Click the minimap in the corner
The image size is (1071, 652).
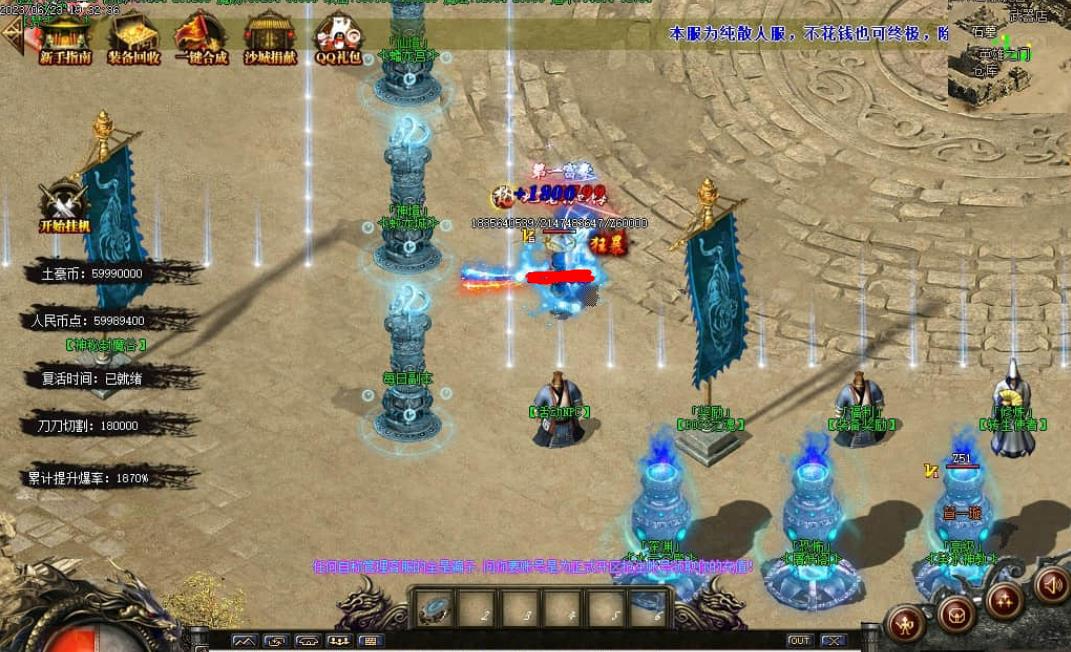pyautogui.click(x=1009, y=55)
